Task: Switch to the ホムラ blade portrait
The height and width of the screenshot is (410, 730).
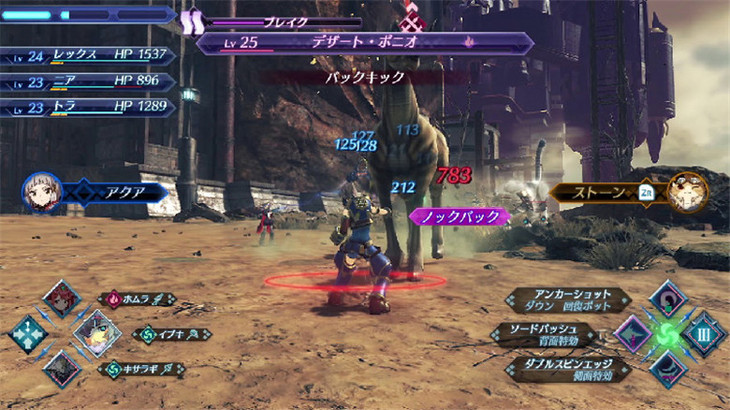Action: [62, 300]
